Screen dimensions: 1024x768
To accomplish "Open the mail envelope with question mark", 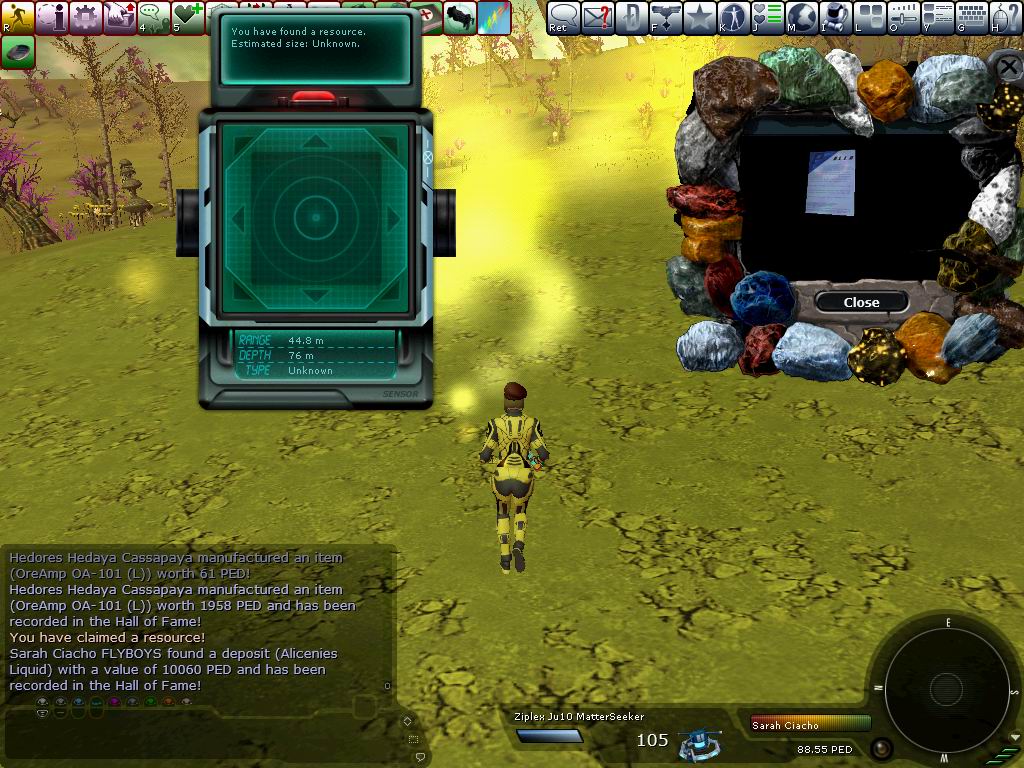I will [598, 17].
